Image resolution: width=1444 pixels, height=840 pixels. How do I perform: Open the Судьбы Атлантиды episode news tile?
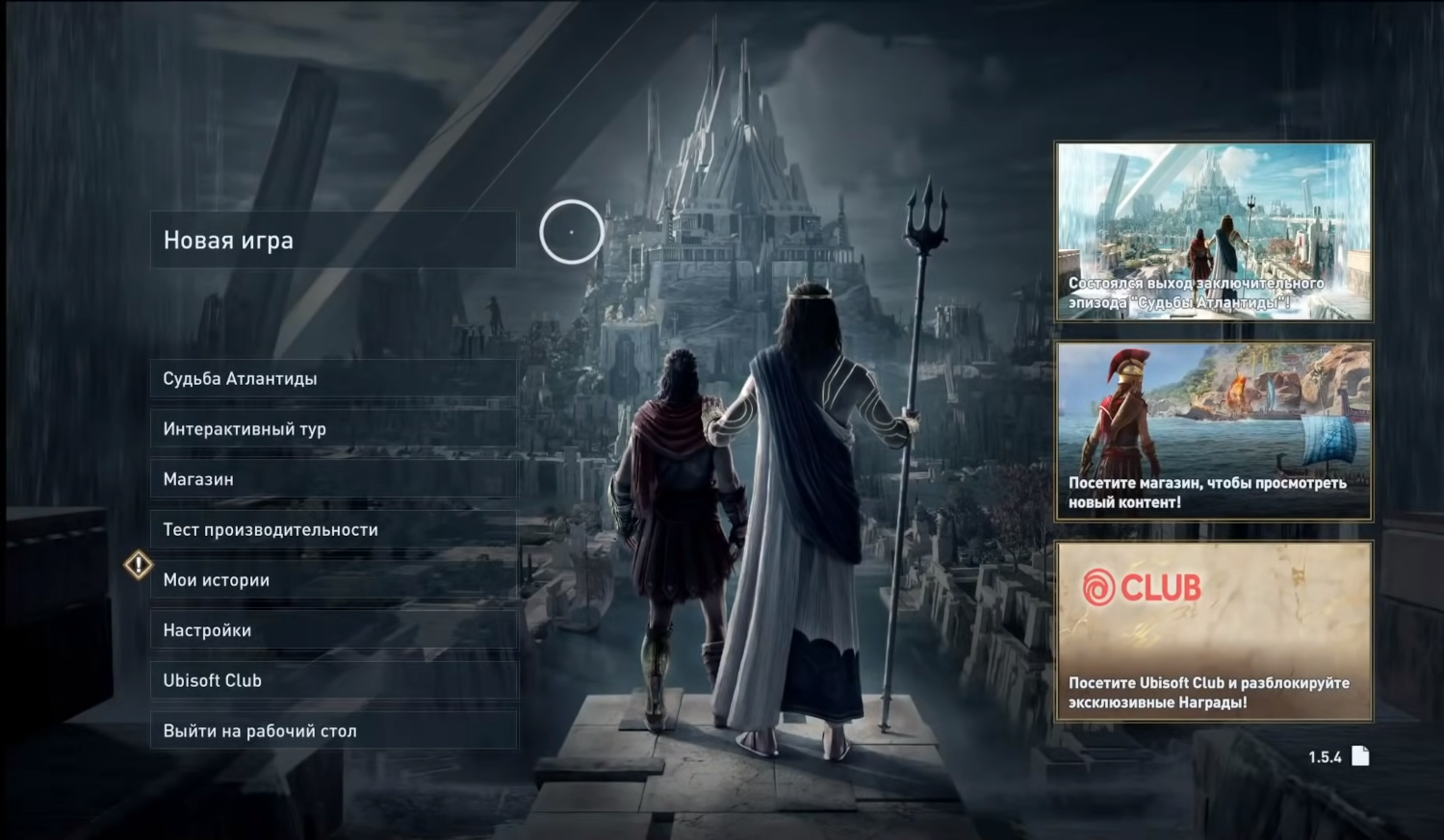pyautogui.click(x=1214, y=231)
